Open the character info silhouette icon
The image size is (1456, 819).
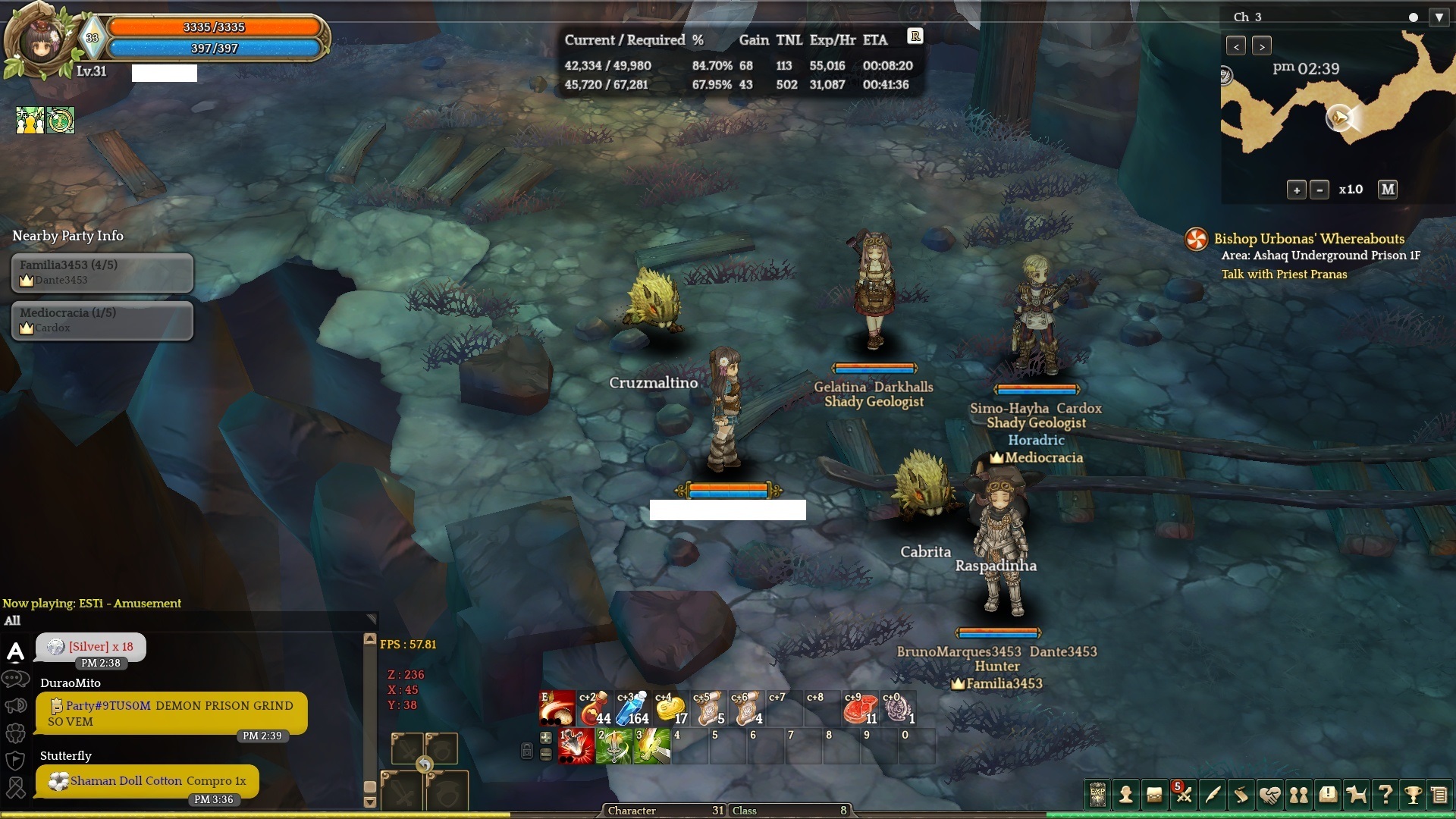coord(1126,795)
